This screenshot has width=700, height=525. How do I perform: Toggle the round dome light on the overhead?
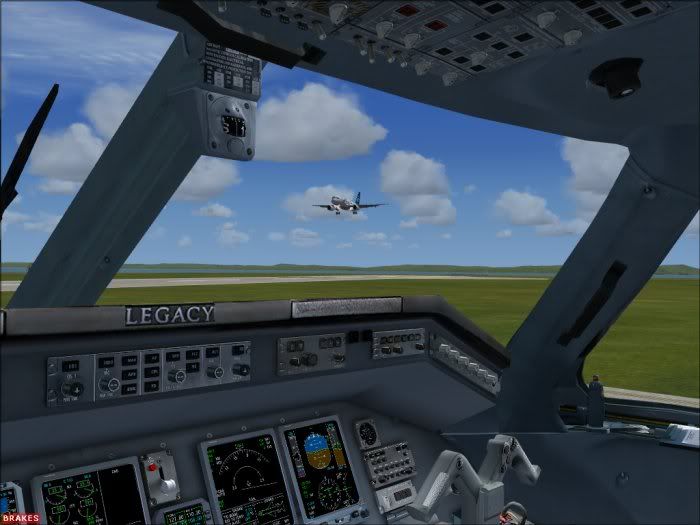(x=615, y=77)
